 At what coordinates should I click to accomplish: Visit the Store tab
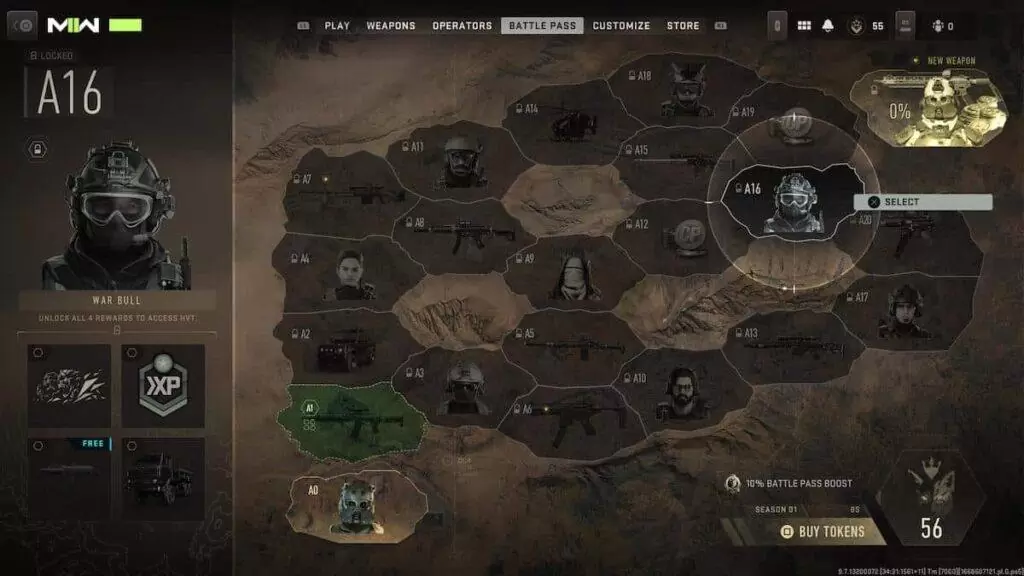click(683, 25)
